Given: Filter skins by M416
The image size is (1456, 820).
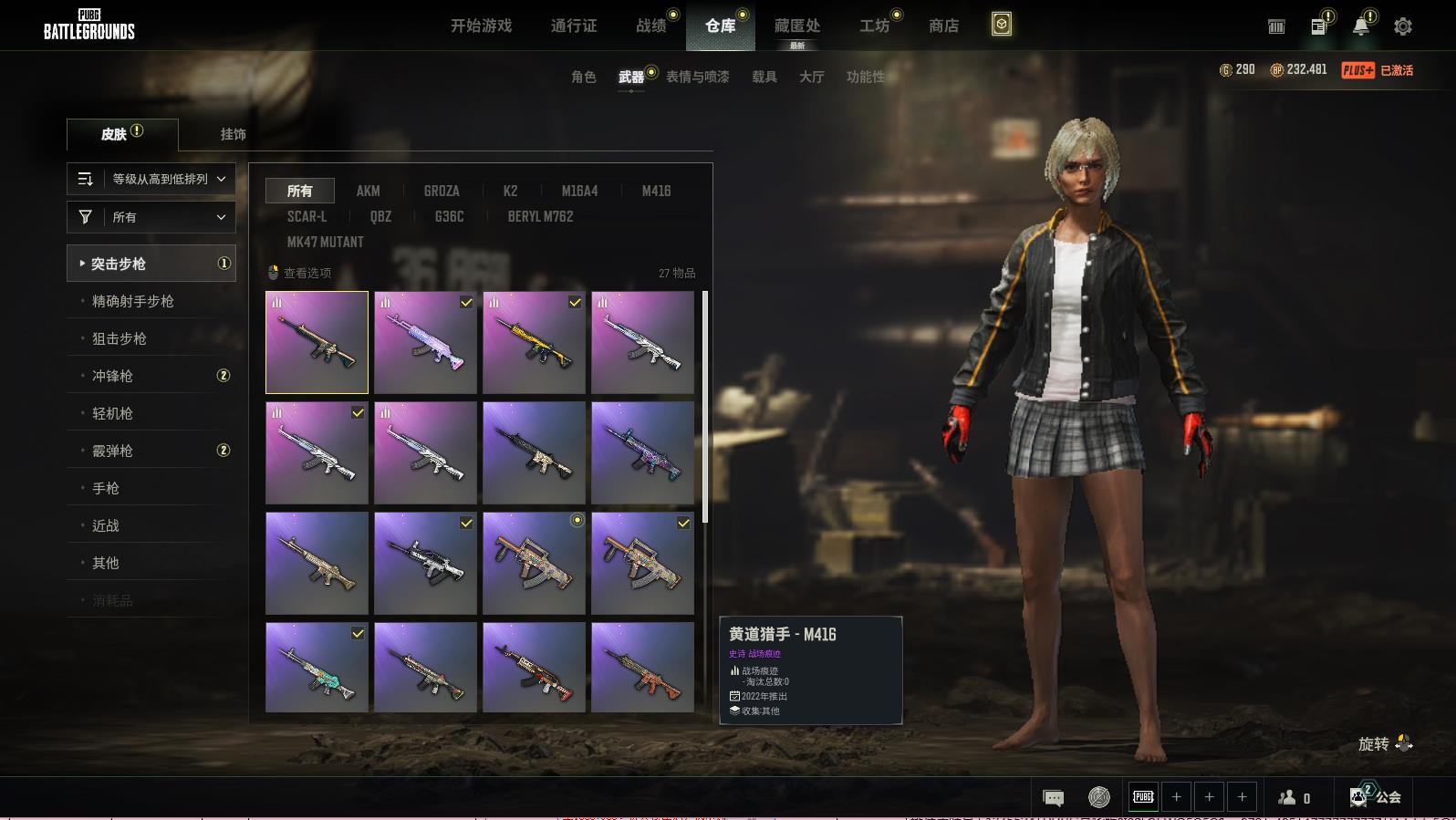Looking at the screenshot, I should [x=656, y=191].
